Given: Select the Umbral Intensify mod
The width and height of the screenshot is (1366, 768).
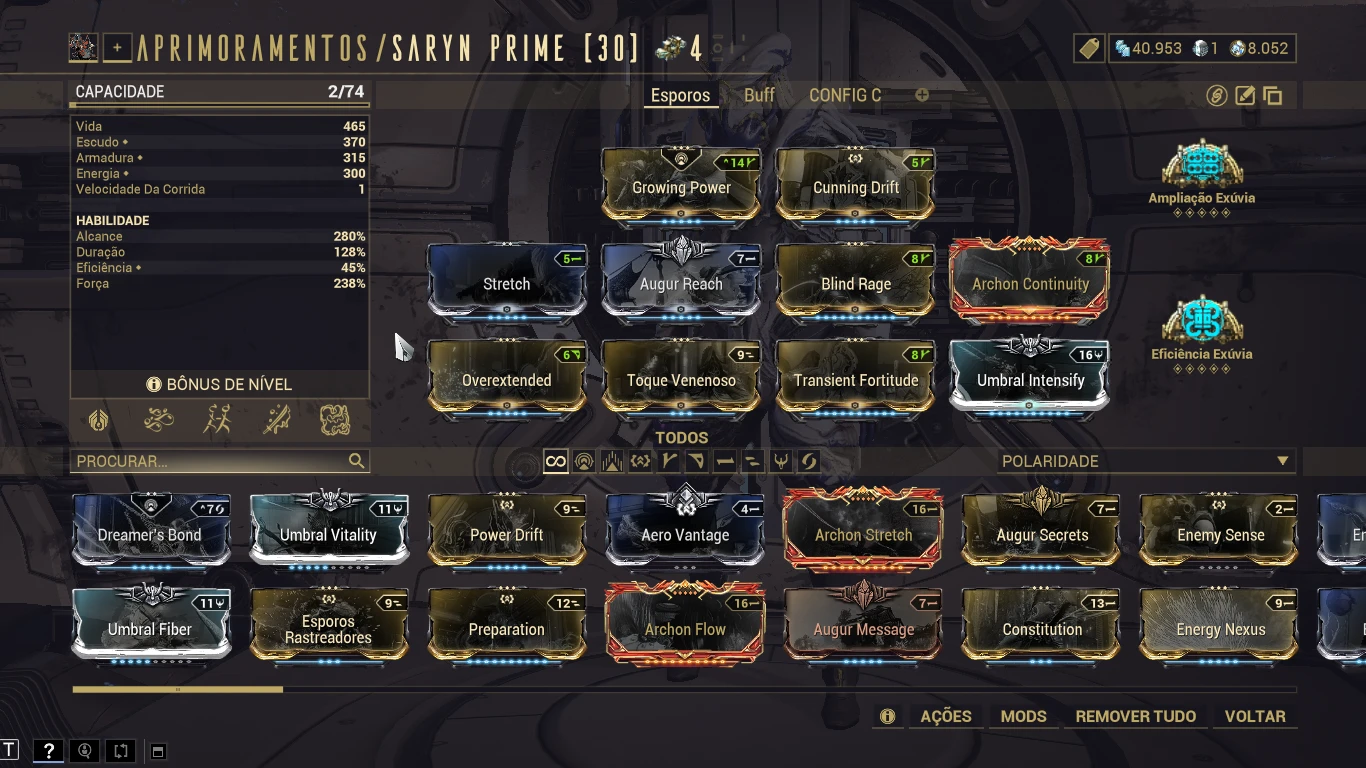Looking at the screenshot, I should pos(1030,378).
